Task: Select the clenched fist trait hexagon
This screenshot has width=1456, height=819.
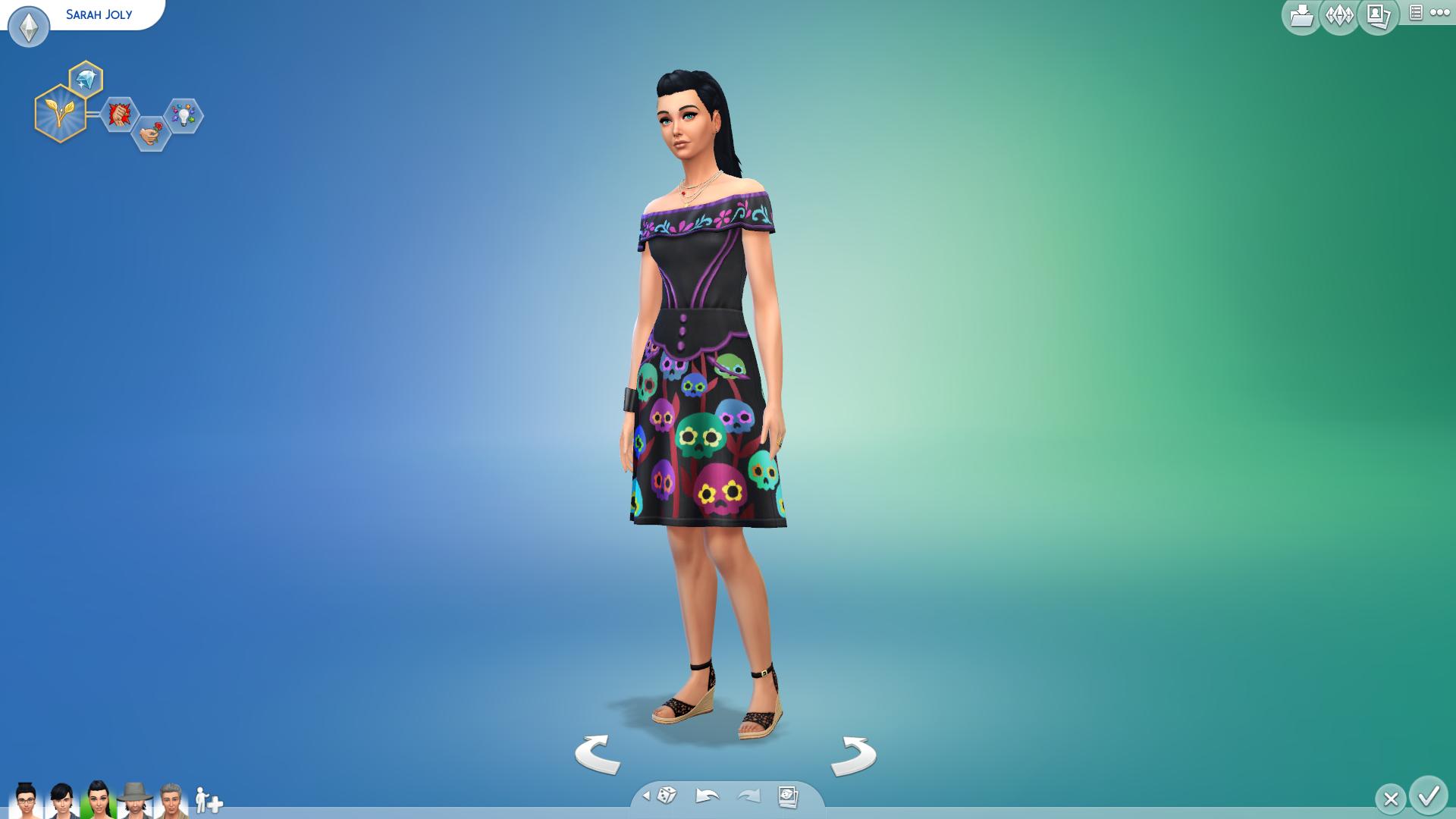Action: pos(119,115)
